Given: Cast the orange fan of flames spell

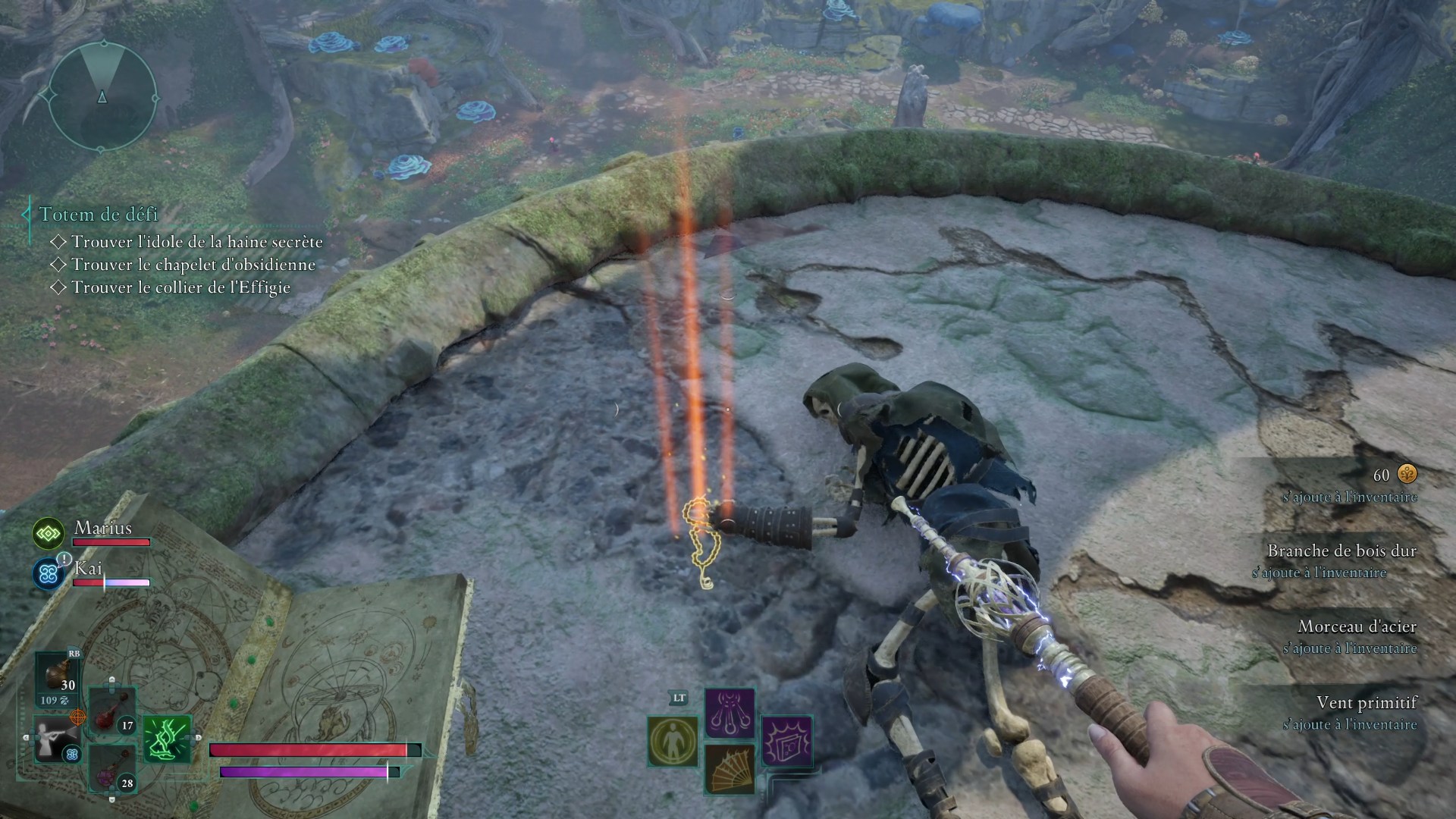Looking at the screenshot, I should 730,769.
